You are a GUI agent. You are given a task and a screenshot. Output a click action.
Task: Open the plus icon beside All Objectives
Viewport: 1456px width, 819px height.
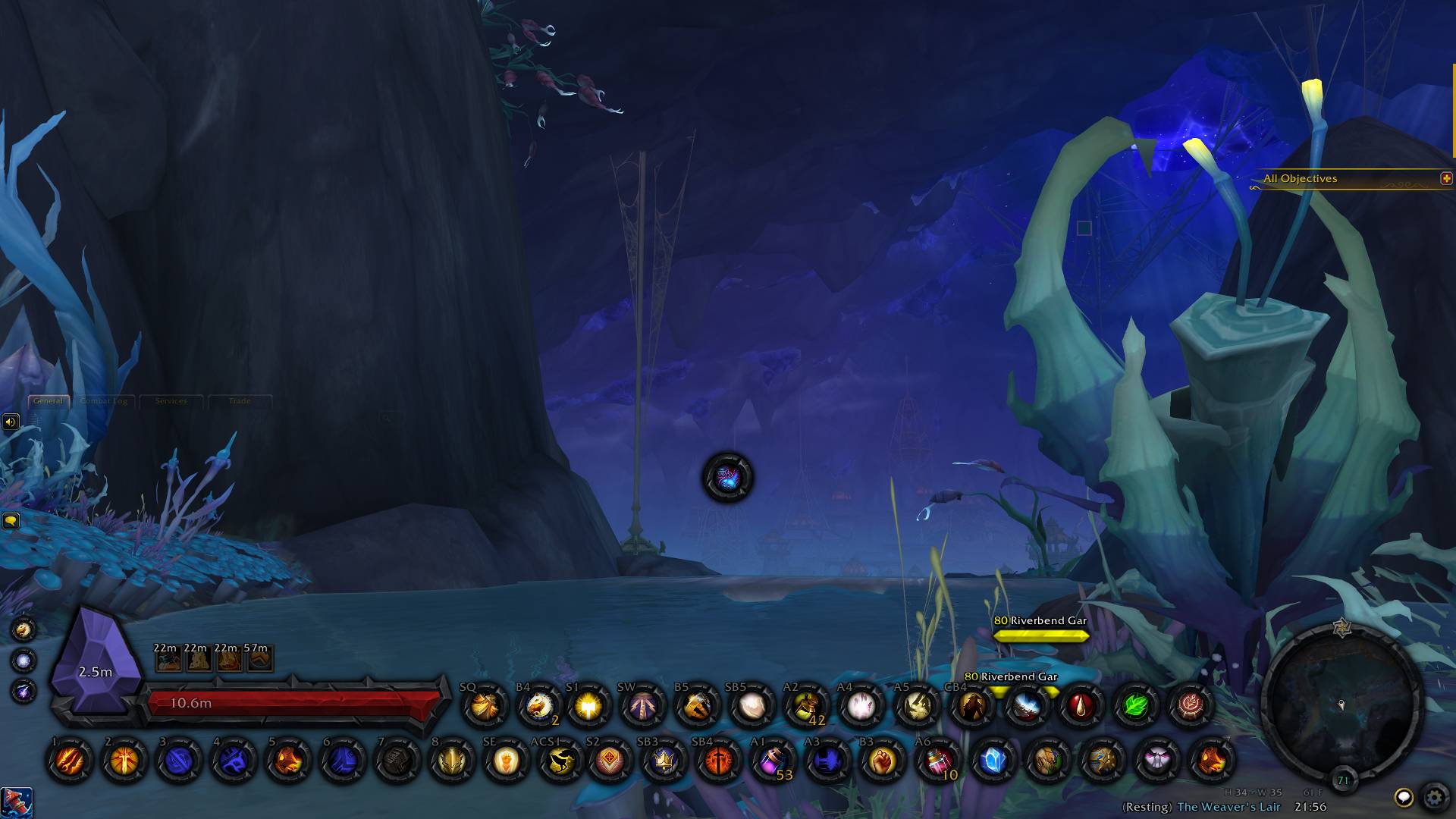pos(1447,179)
